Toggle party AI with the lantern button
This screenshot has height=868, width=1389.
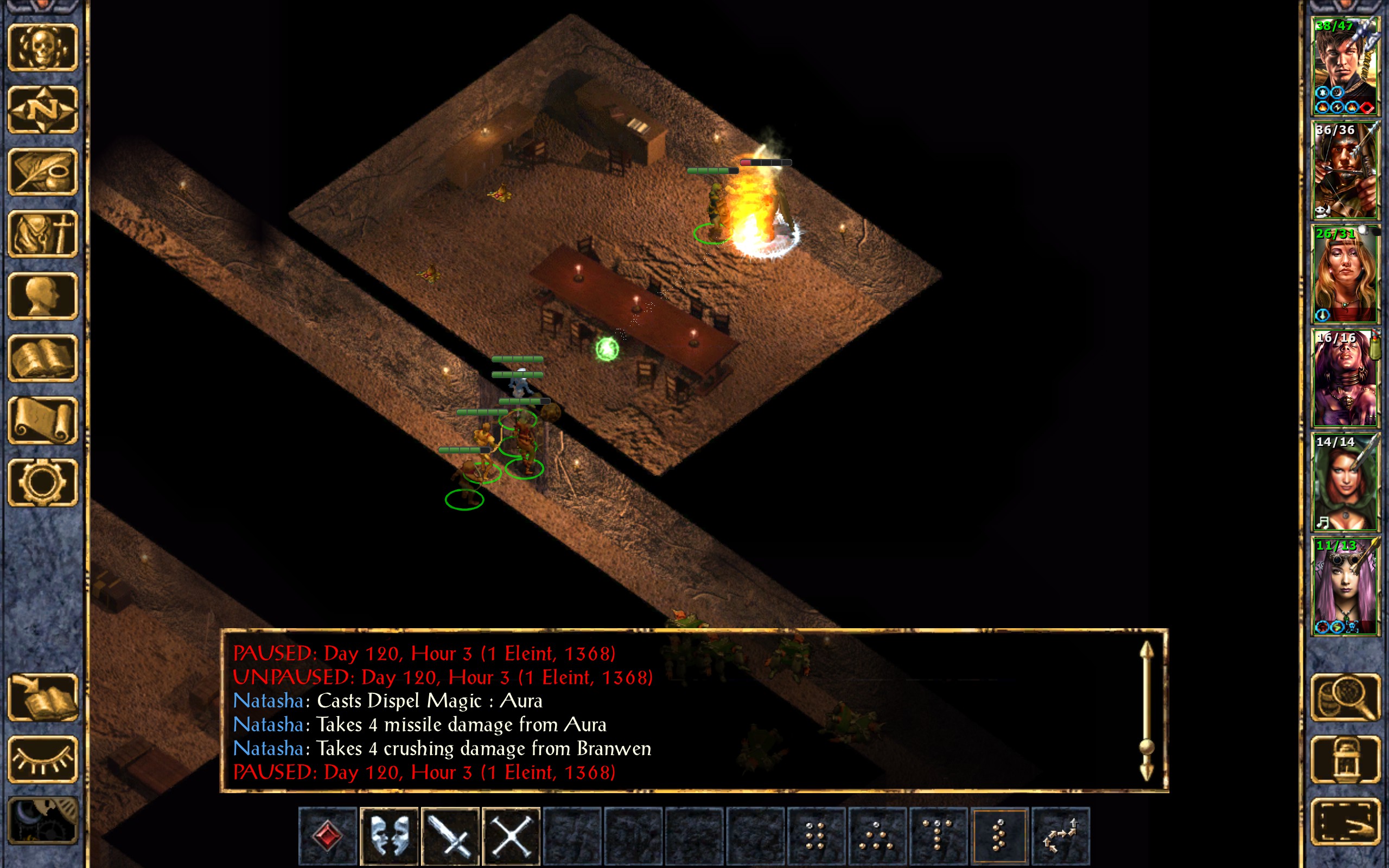click(x=1345, y=759)
